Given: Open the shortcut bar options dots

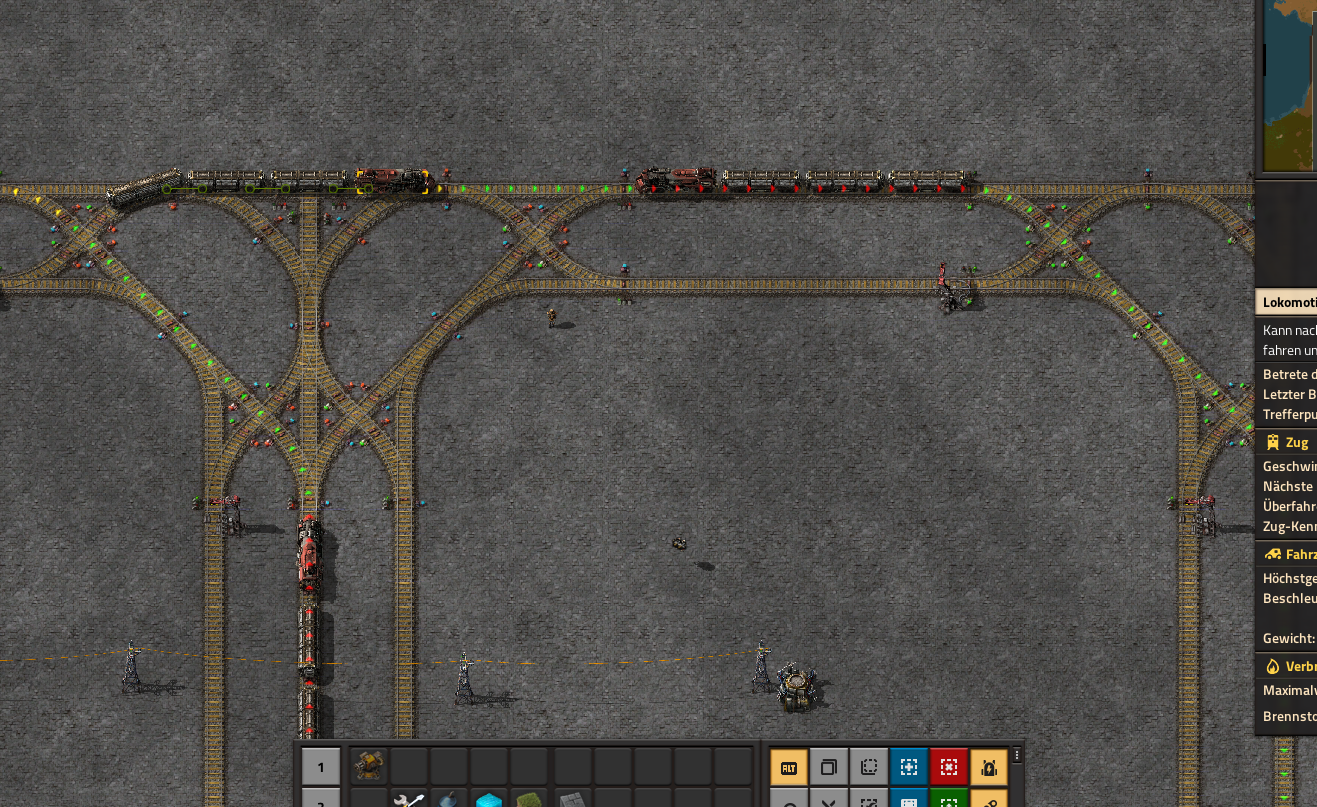Looking at the screenshot, I should (1017, 755).
